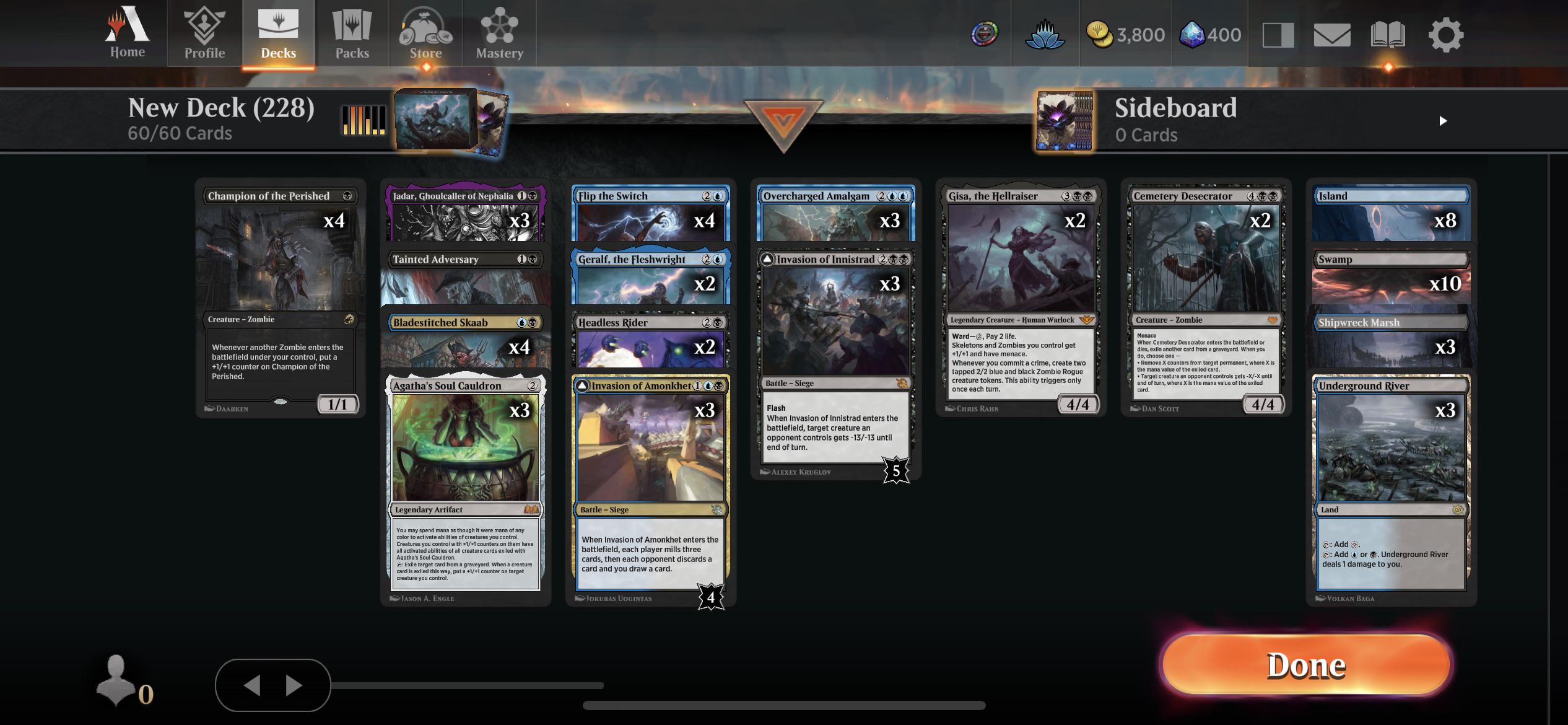Open the Profile page
Viewport: 1568px width, 725px height.
click(203, 34)
